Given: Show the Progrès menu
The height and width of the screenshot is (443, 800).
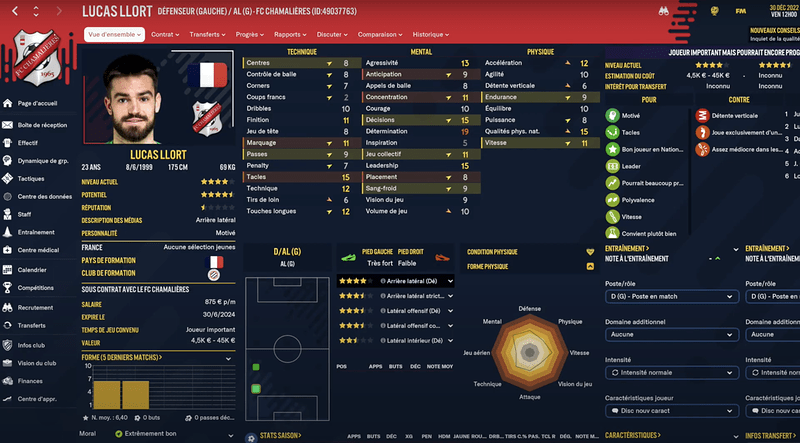Looking at the screenshot, I should 247,34.
